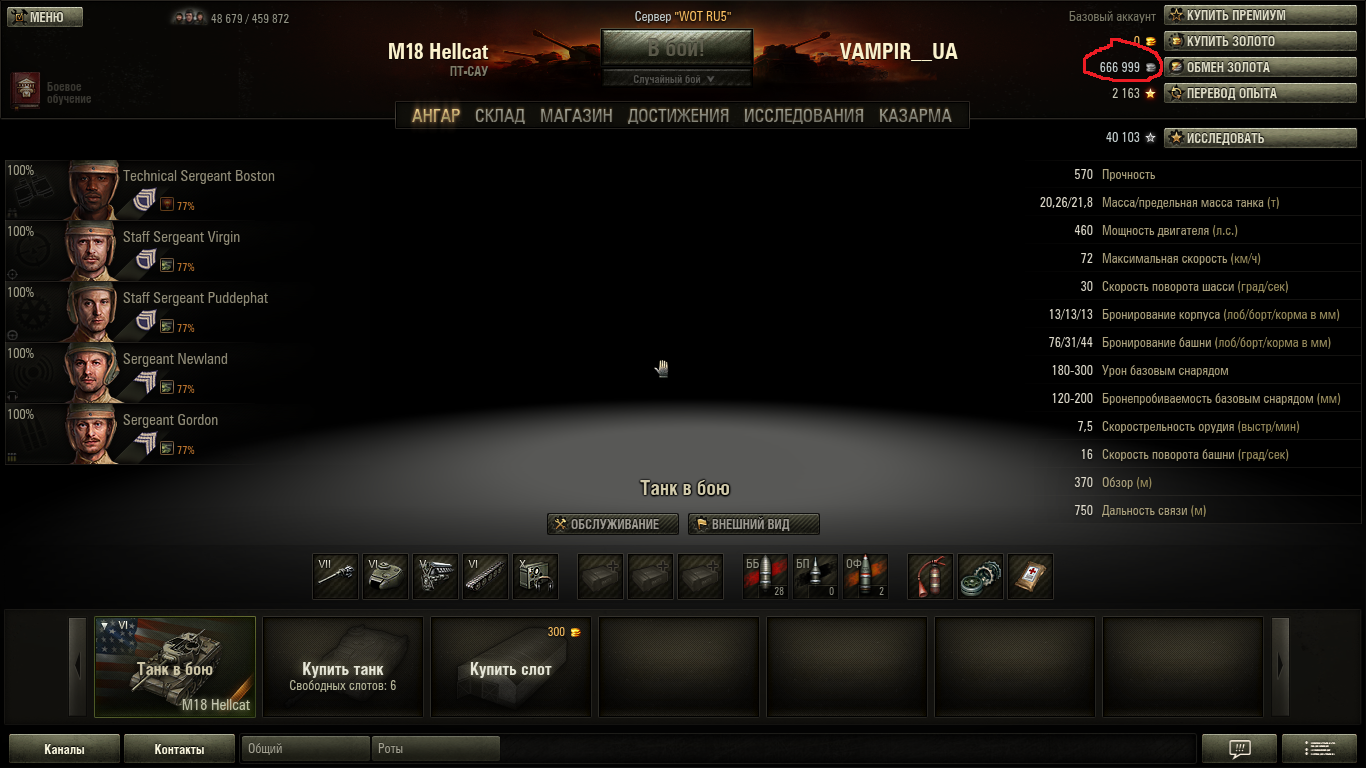The image size is (1366, 768).
Task: Open the Каналы chat channels
Action: (x=64, y=749)
